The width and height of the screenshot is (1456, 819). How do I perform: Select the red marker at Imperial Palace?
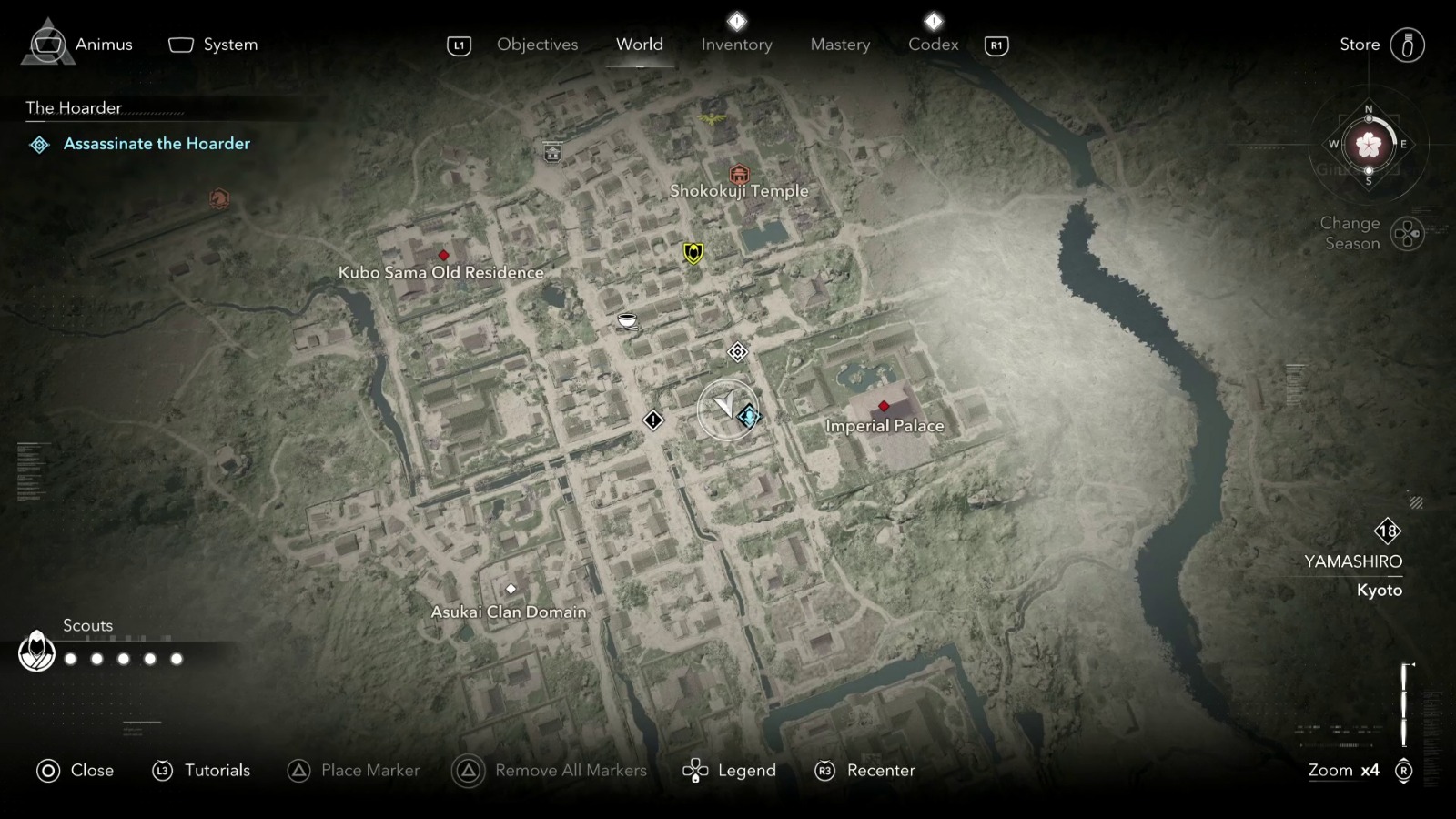pos(882,407)
